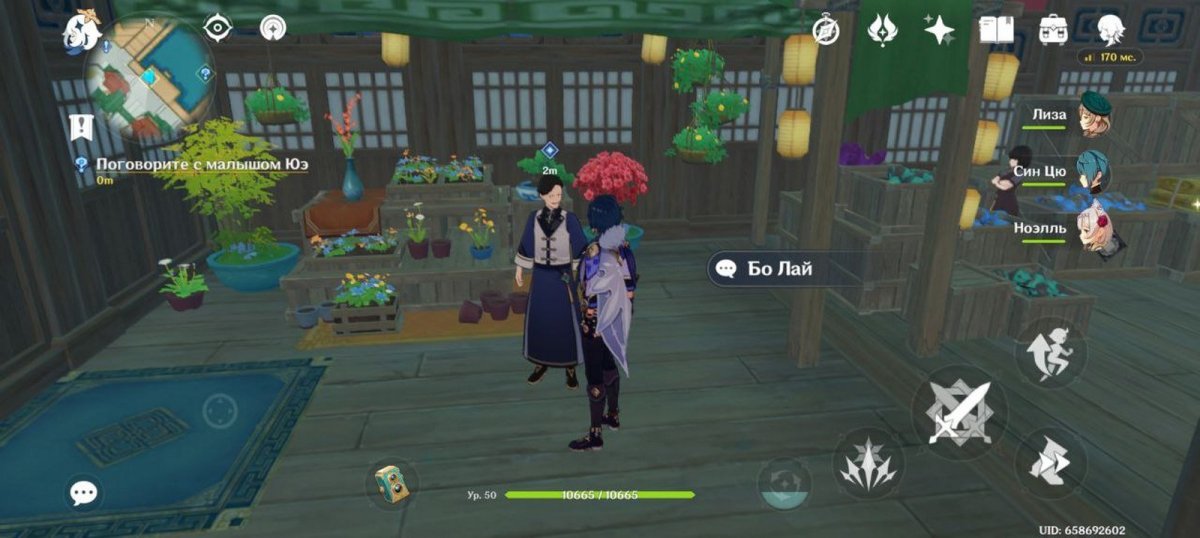Open the character screen icon
The width and height of the screenshot is (1200, 538).
1110,29
